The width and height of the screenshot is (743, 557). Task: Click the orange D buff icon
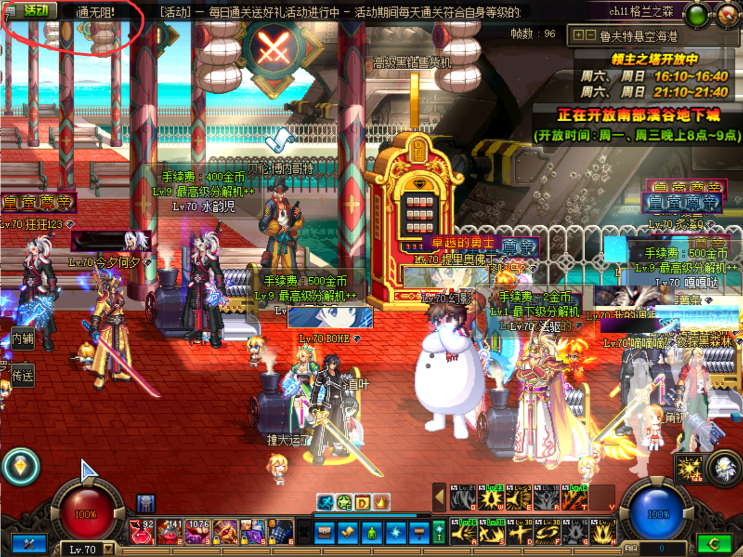[362, 502]
